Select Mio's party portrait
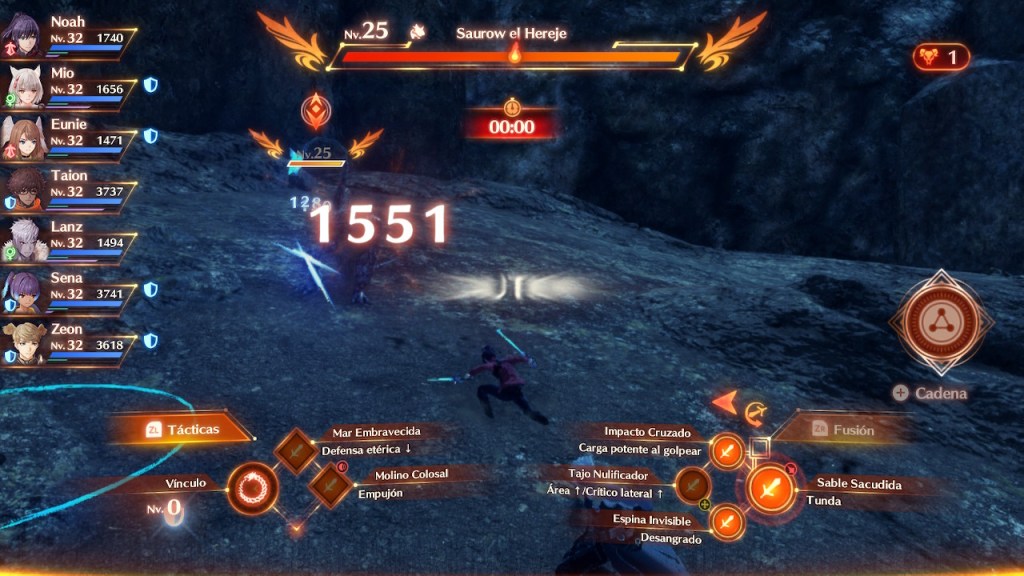Viewport: 1024px width, 576px height. tap(24, 85)
